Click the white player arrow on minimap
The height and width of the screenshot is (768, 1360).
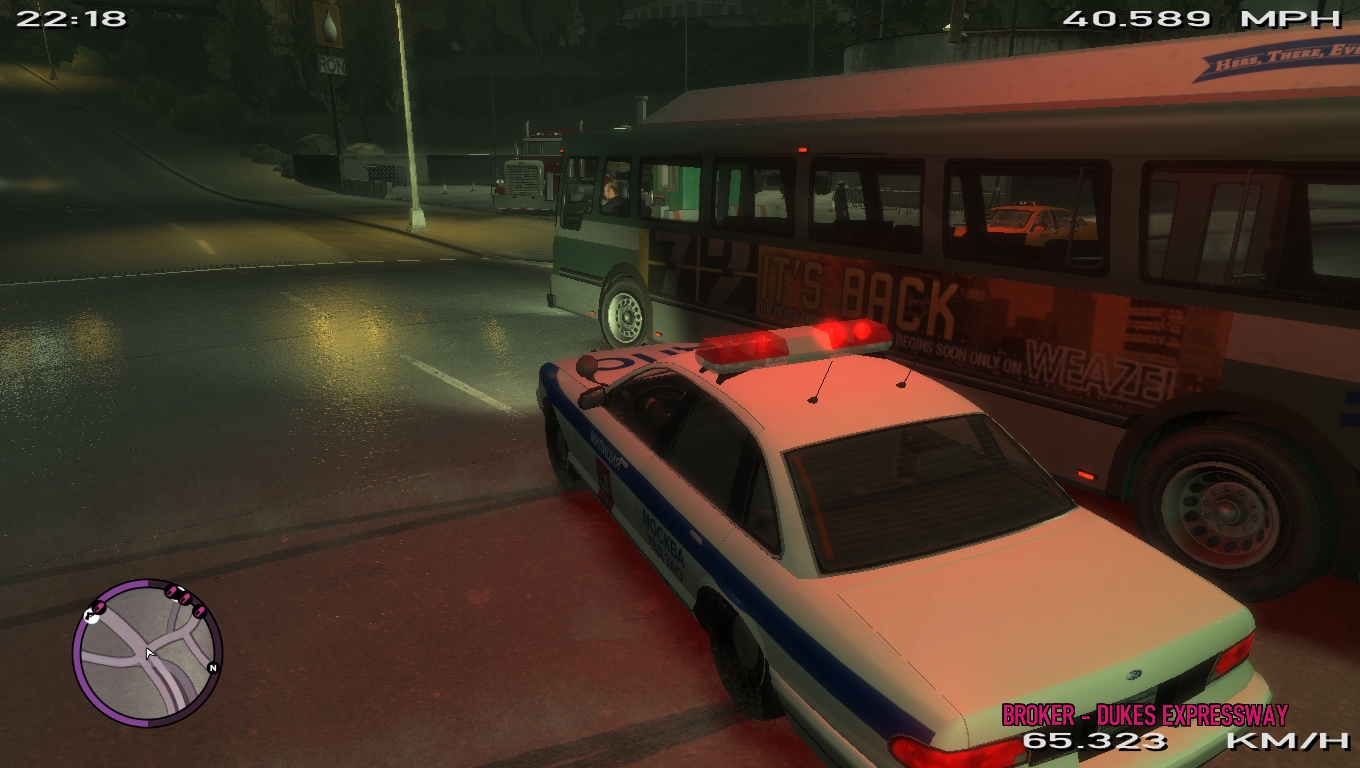[x=149, y=654]
